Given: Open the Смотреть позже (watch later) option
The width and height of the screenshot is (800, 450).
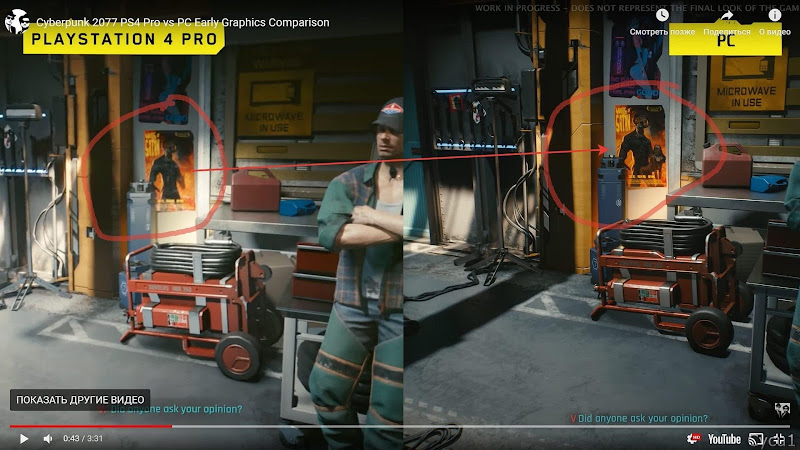Looking at the screenshot, I should click(662, 20).
